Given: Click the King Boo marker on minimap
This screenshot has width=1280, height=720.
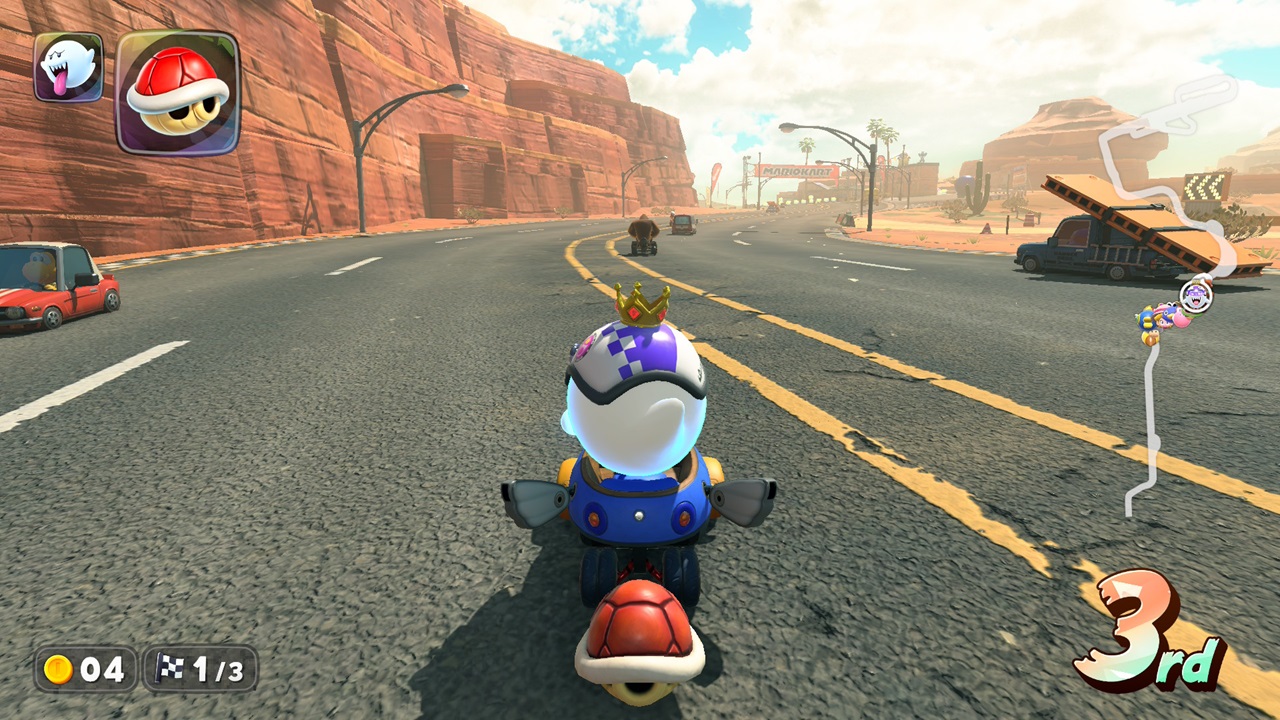Looking at the screenshot, I should 1195,296.
